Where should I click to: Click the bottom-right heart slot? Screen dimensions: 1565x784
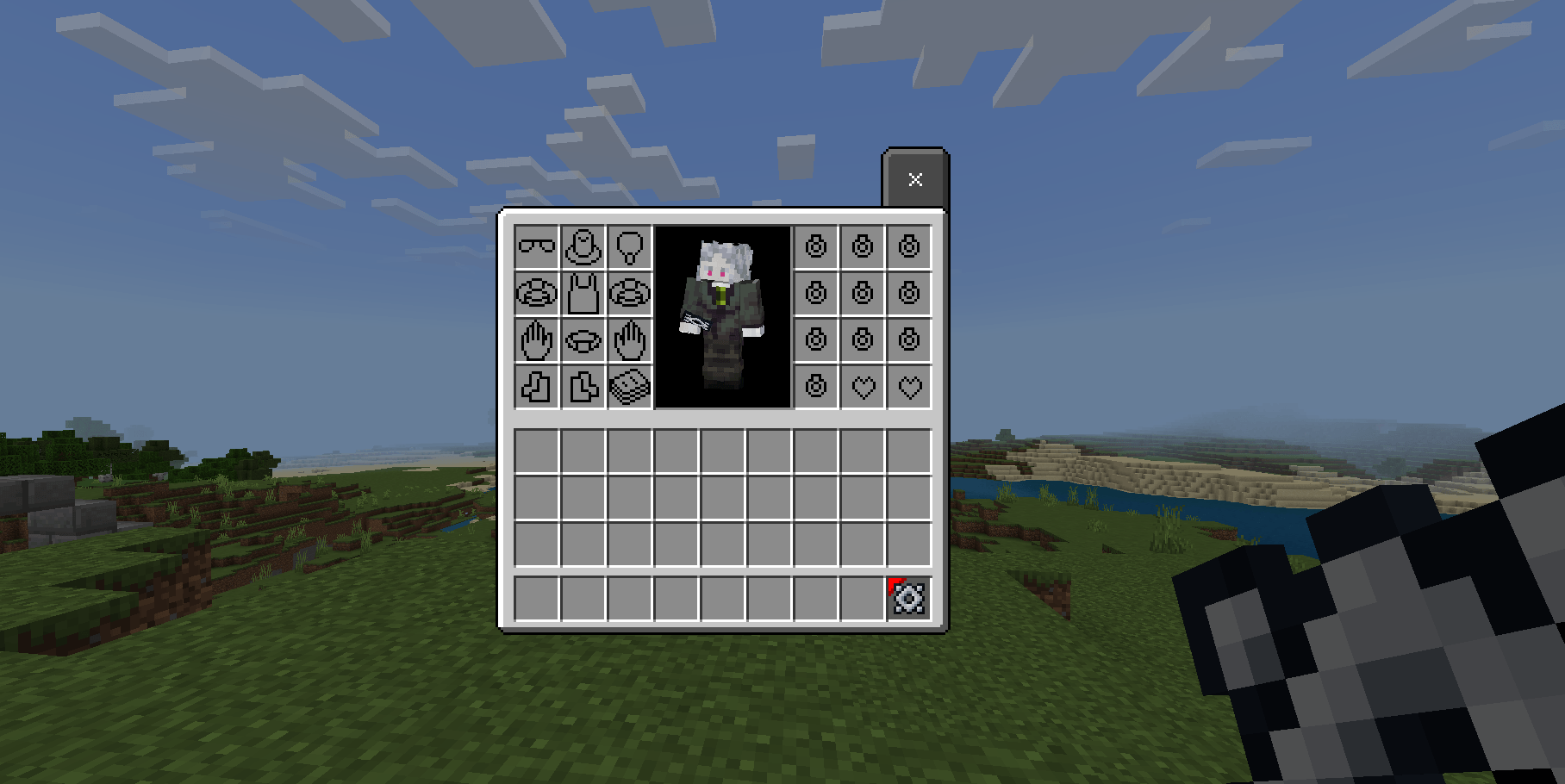coord(910,387)
